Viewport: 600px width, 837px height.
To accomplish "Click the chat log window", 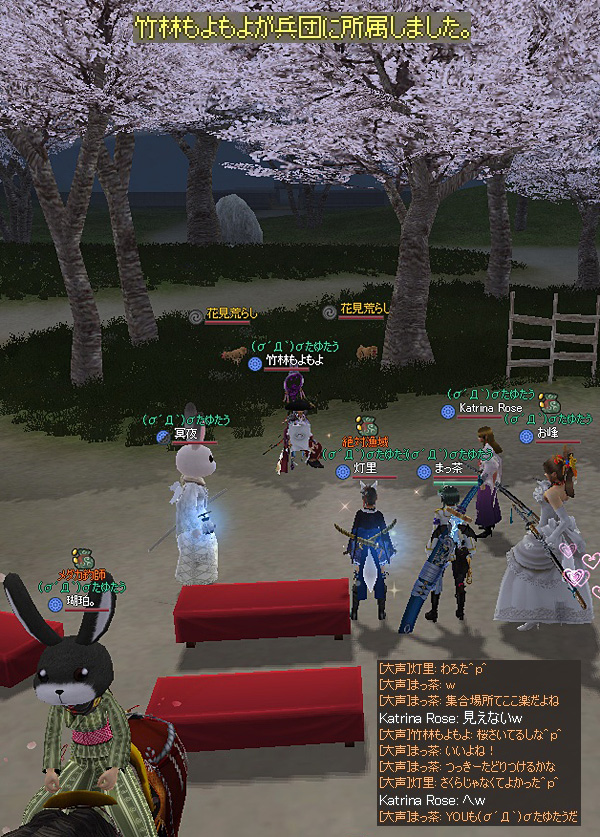I will tap(478, 743).
